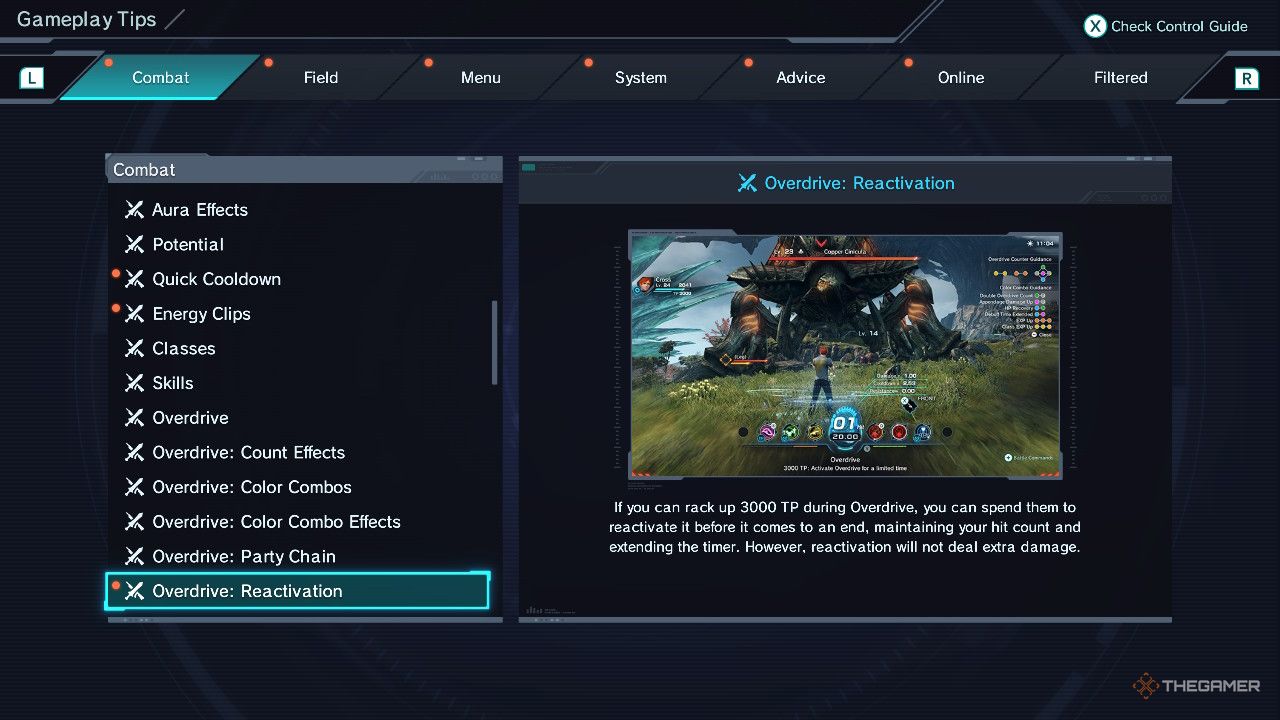Click the R shoulder button tab switcher
The width and height of the screenshot is (1280, 720).
[x=1248, y=77]
